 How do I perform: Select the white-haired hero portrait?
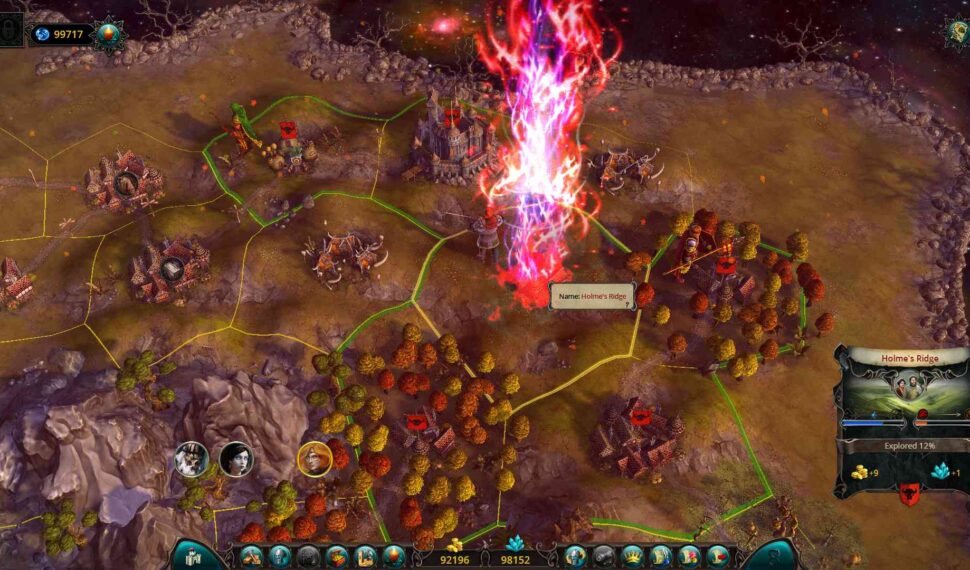[190, 459]
